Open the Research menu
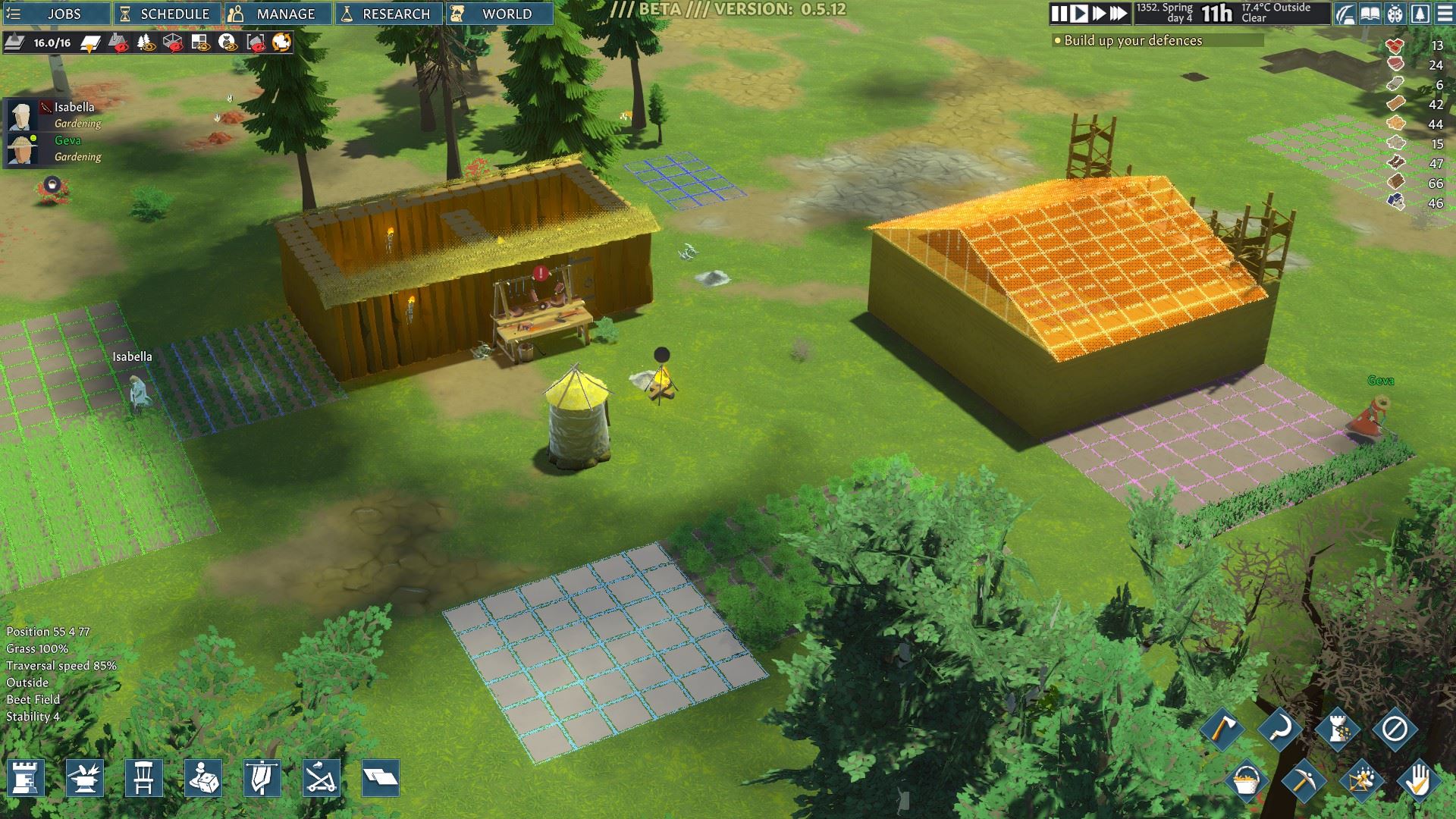Screen dimensions: 1456x819 [388, 14]
